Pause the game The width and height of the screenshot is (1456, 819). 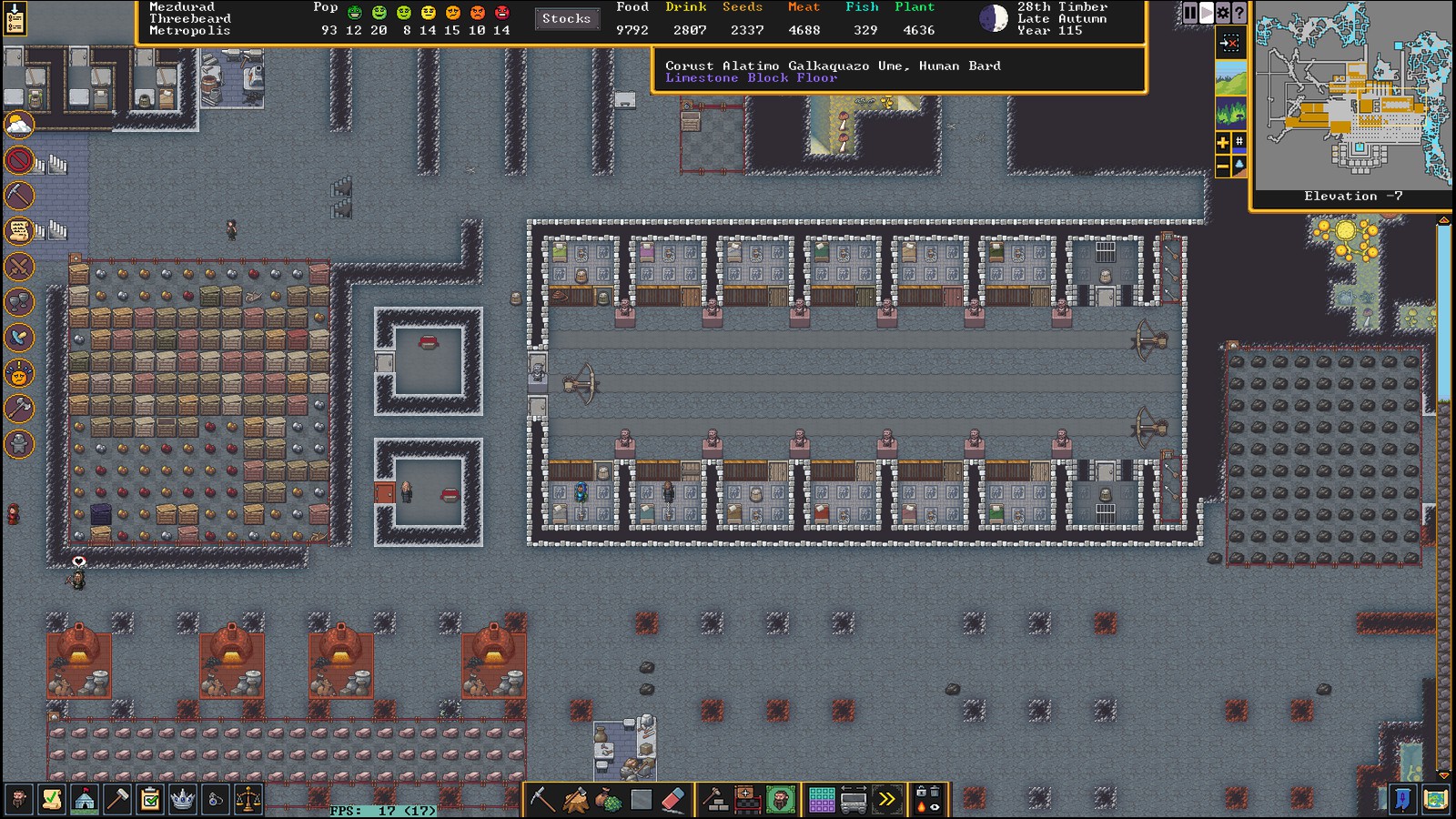click(x=1190, y=13)
